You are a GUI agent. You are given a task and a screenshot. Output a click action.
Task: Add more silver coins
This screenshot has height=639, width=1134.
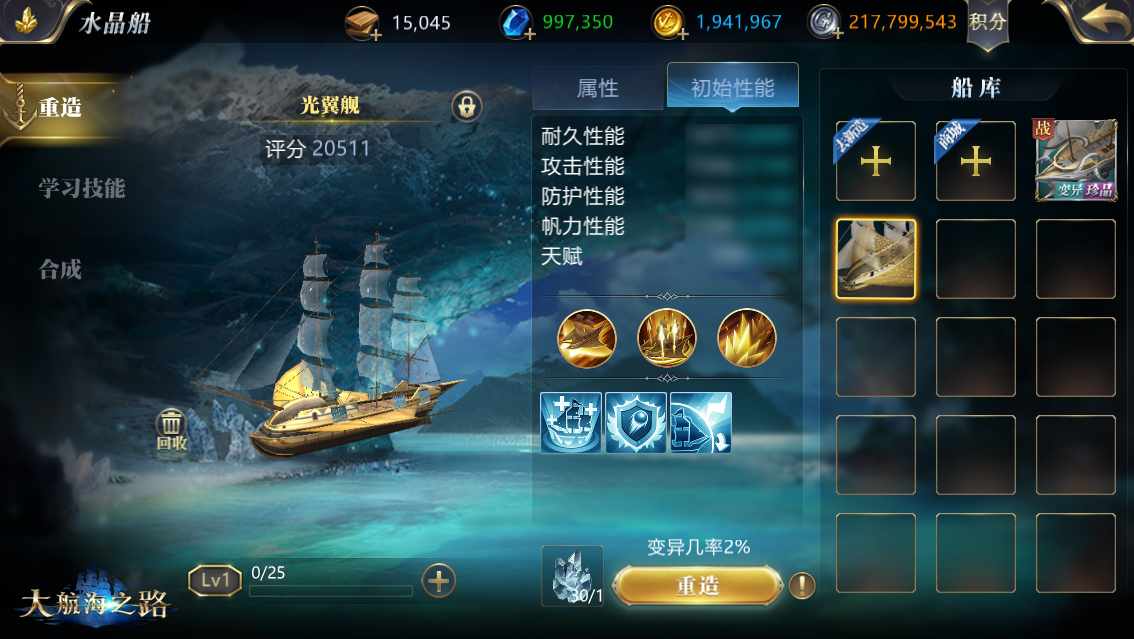[825, 23]
